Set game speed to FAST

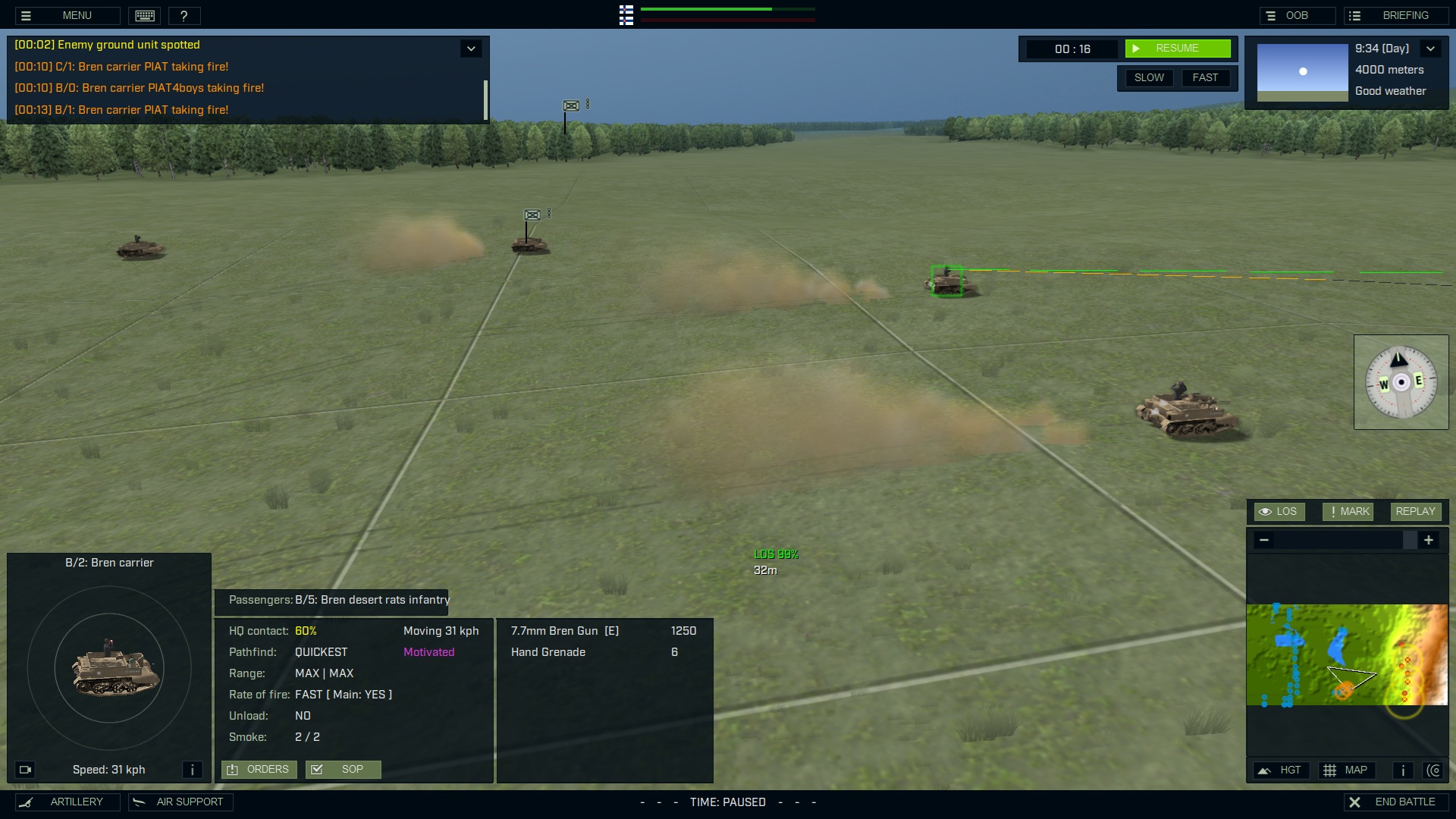pyautogui.click(x=1205, y=77)
